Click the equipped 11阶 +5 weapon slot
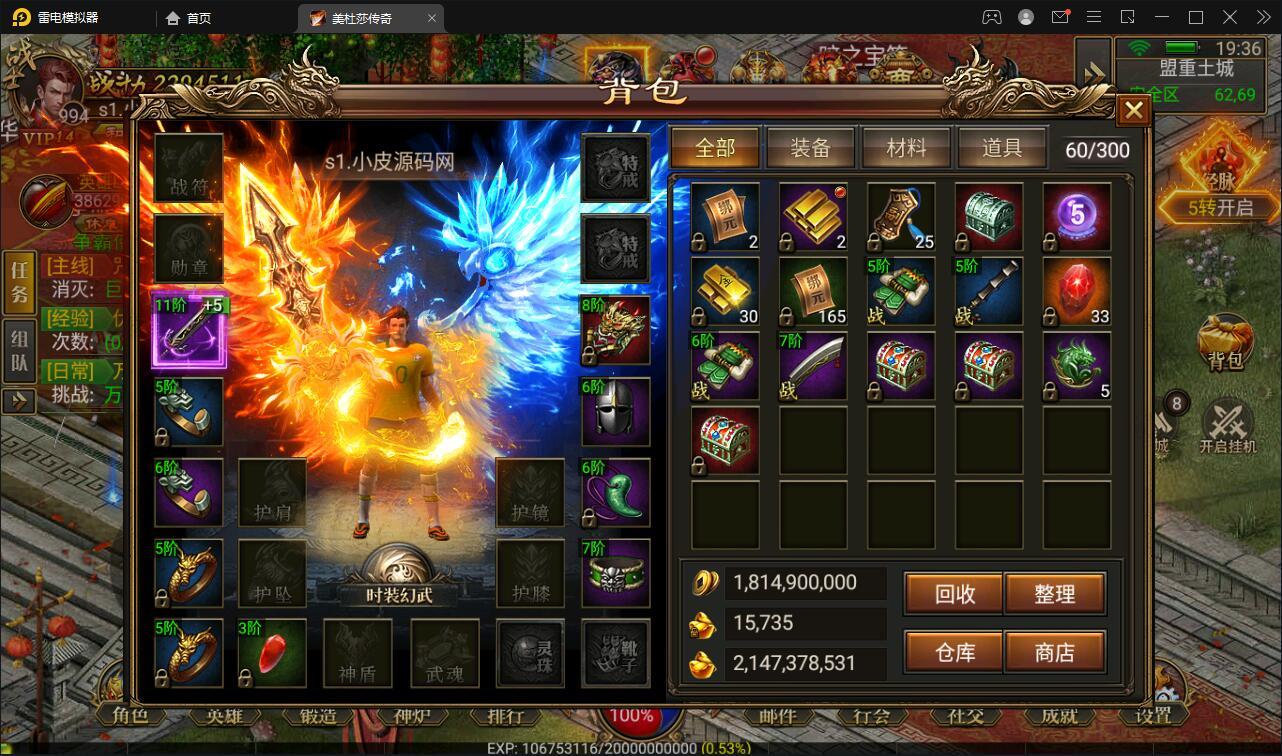Screen dimensions: 1282x756 click(189, 331)
